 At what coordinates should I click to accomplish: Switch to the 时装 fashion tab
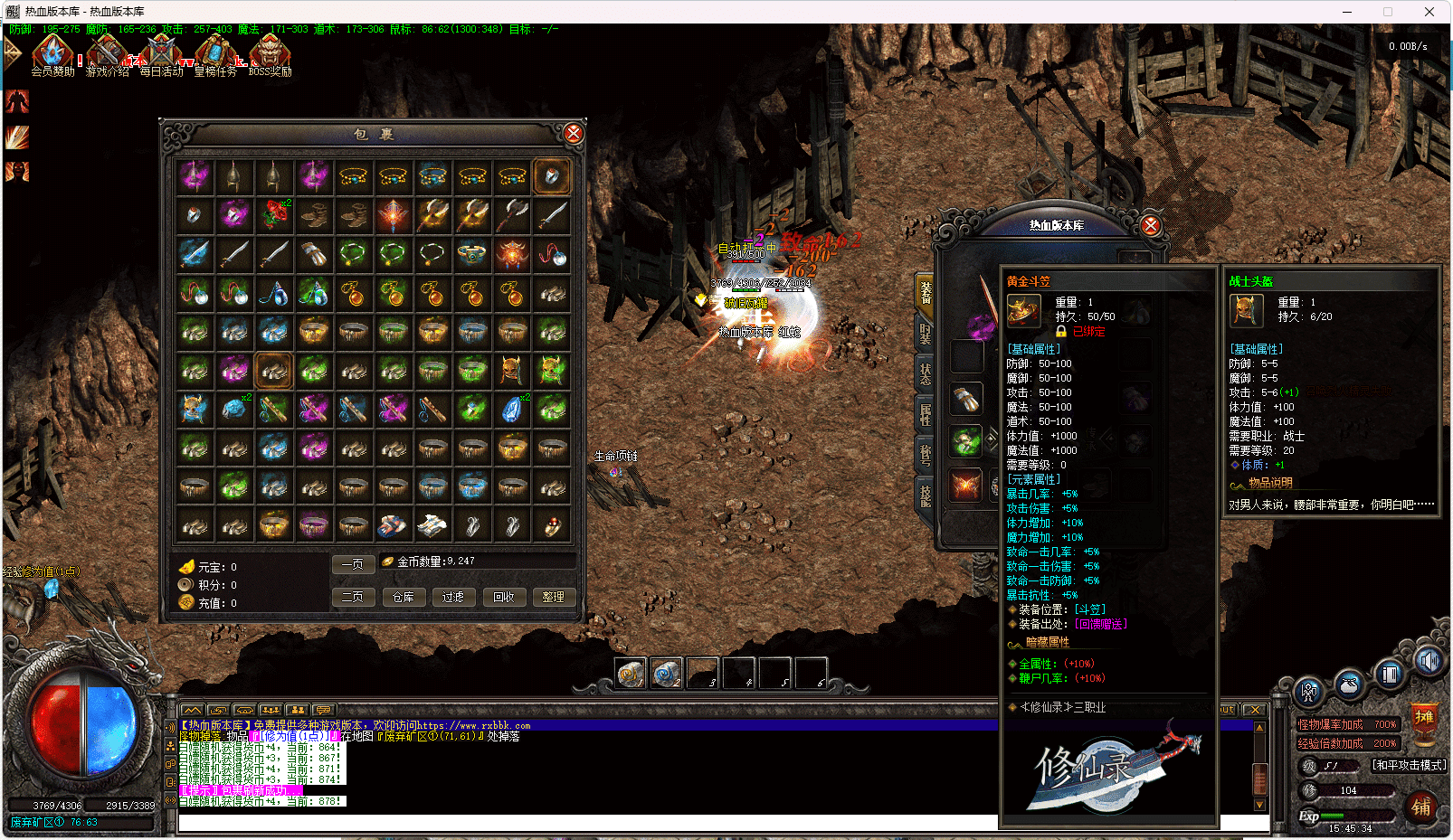point(925,334)
